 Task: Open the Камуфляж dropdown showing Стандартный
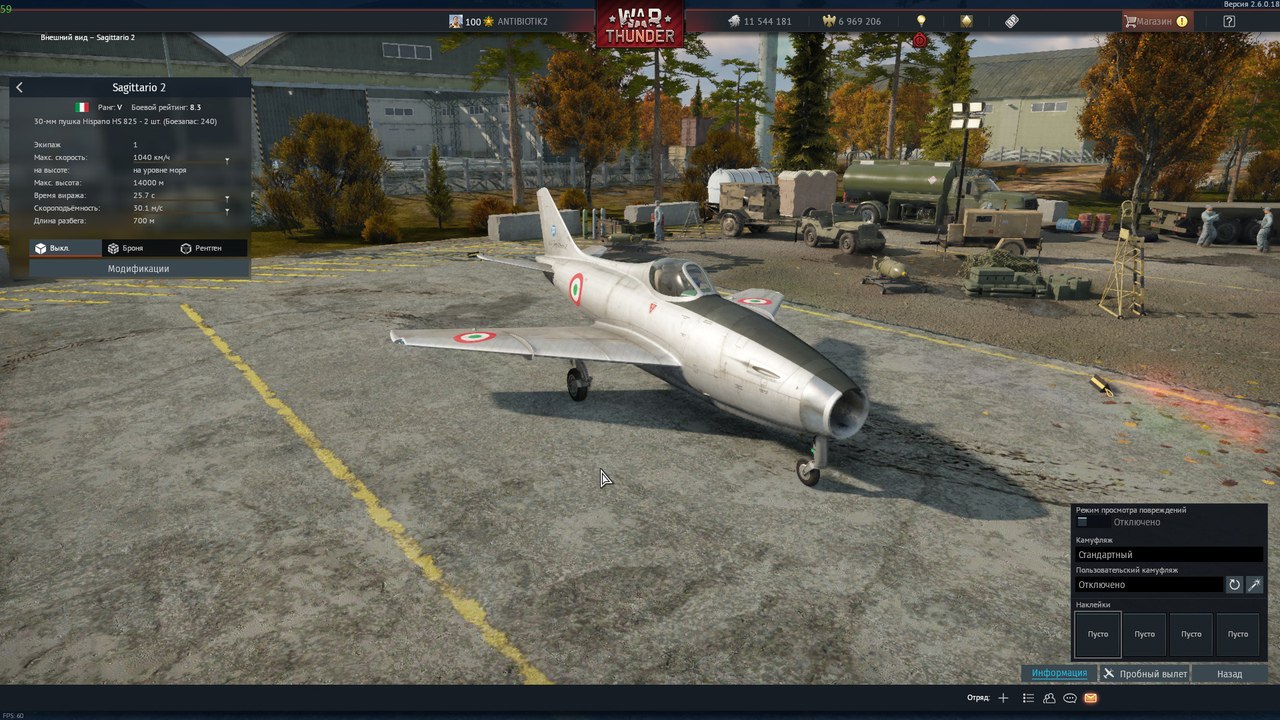(1168, 554)
